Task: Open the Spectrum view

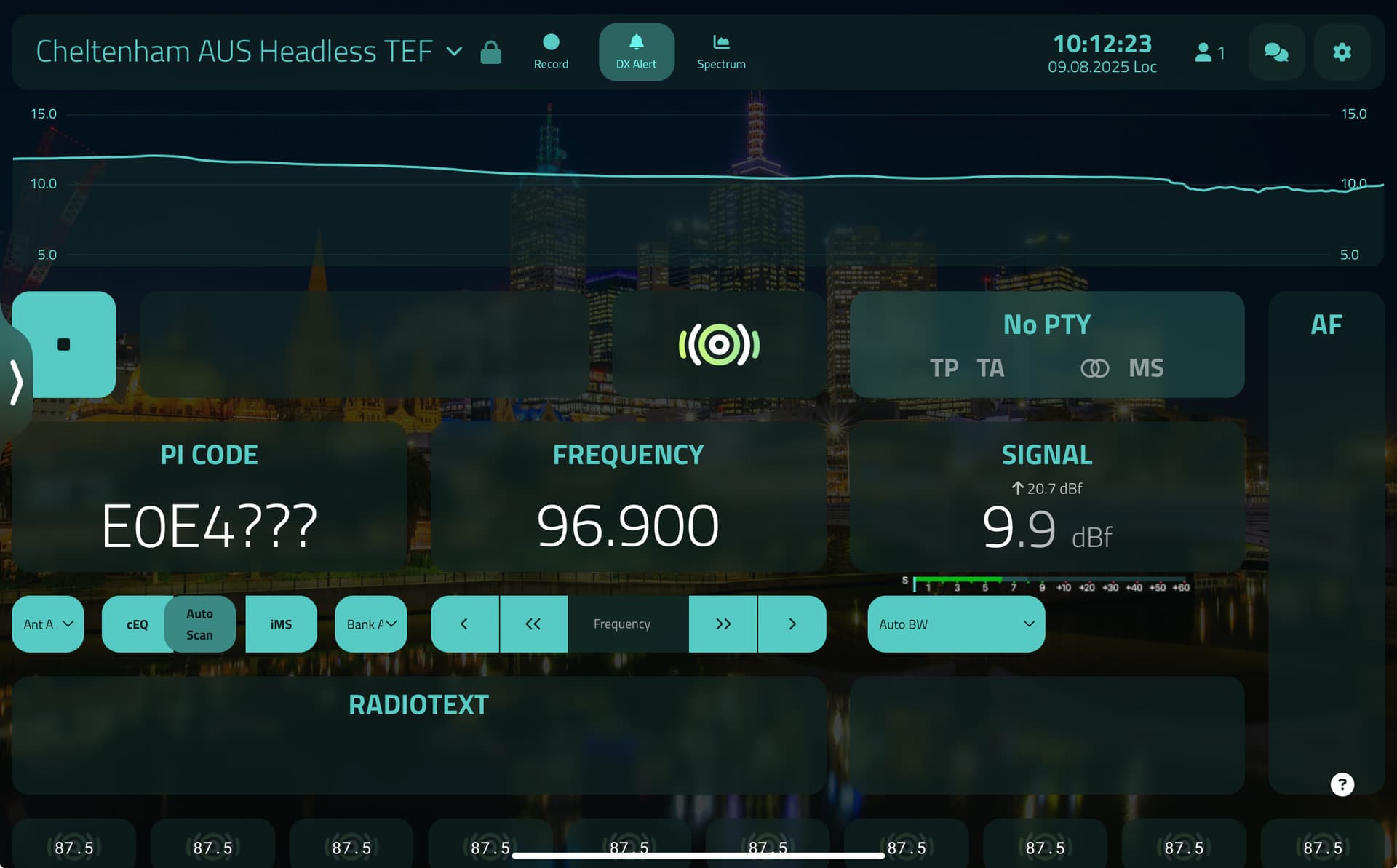Action: [721, 52]
